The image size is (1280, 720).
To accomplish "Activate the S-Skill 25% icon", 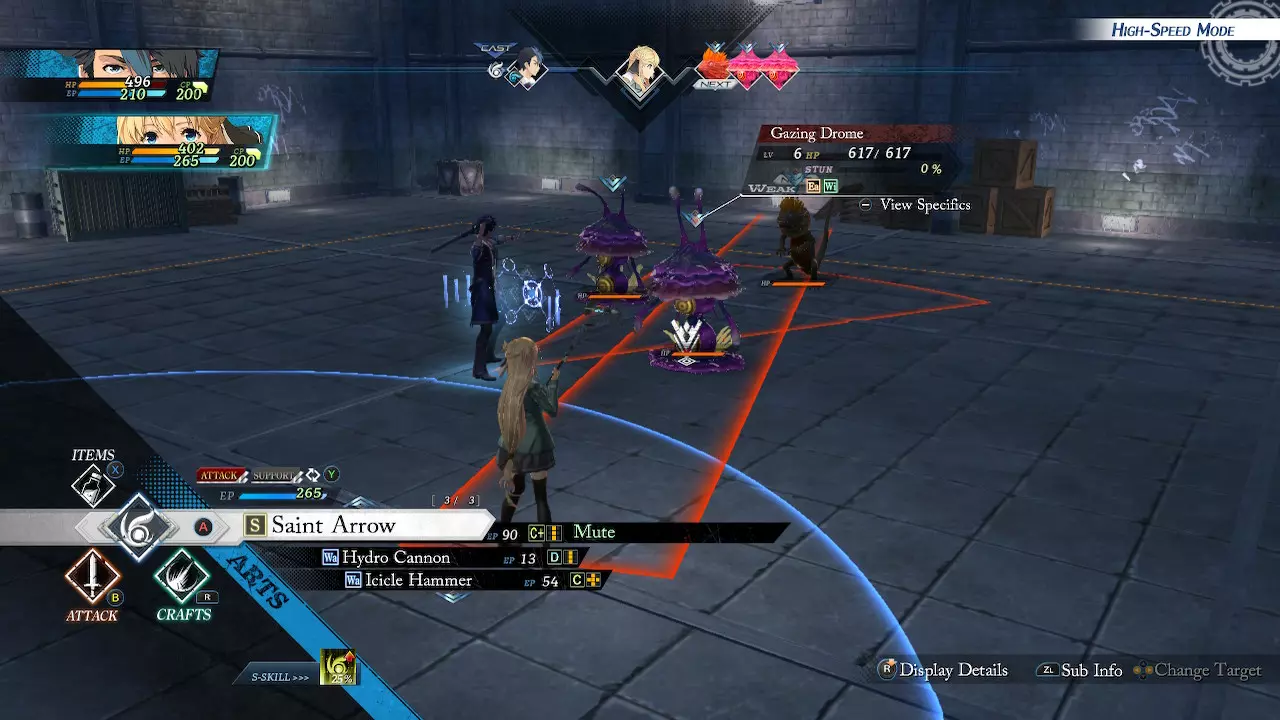I will pos(338,668).
